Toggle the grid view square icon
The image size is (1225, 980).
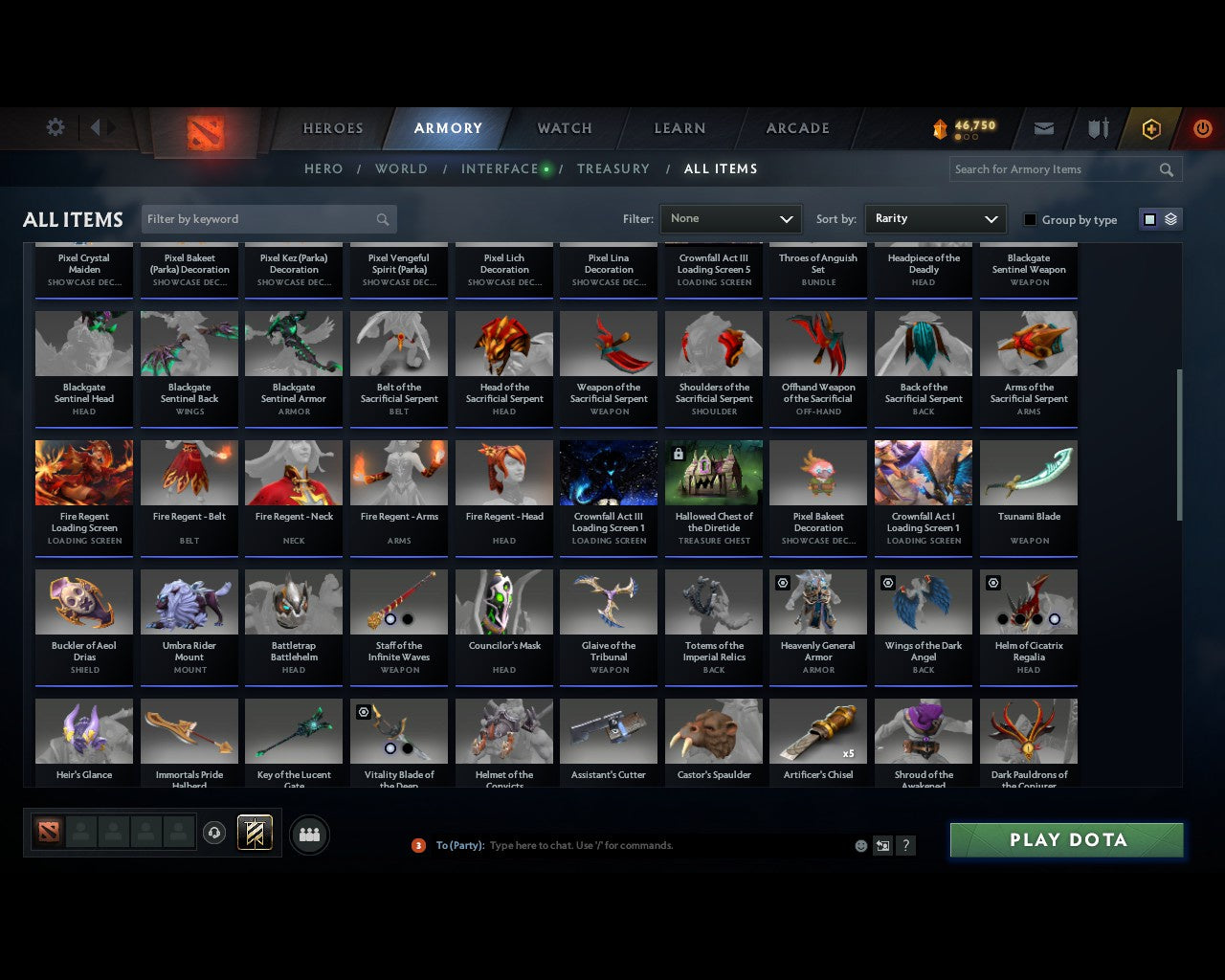(1149, 218)
